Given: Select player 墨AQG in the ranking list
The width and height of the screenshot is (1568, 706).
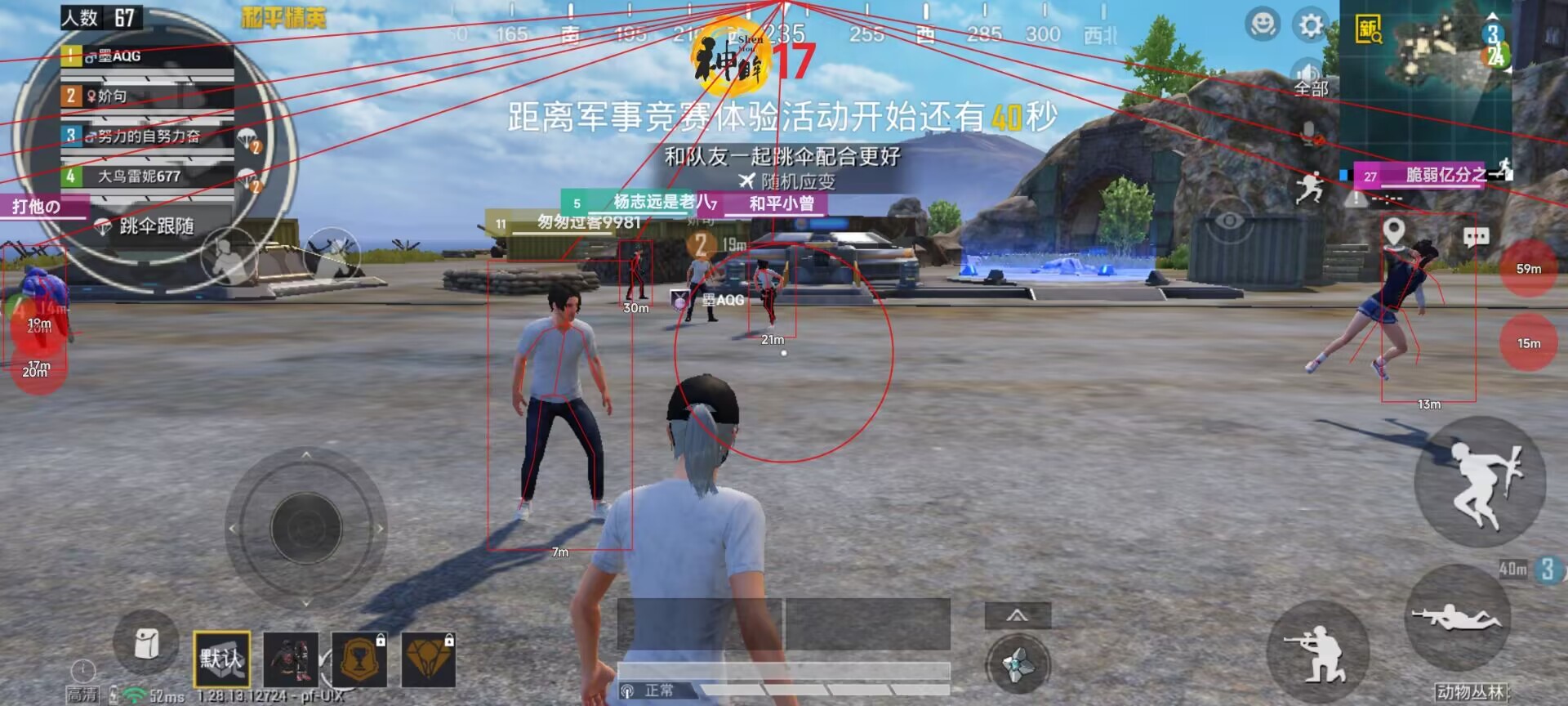Looking at the screenshot, I should 118,56.
